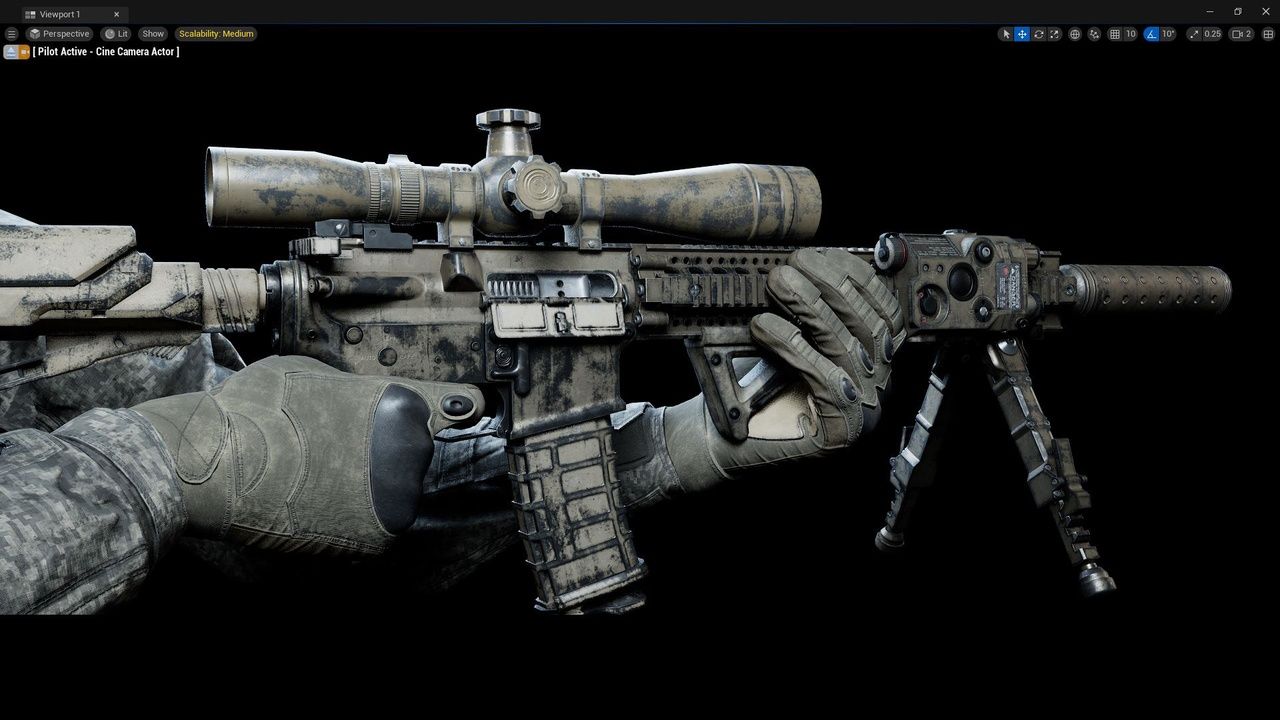Toggle surface snapping icon

(x=1094, y=34)
